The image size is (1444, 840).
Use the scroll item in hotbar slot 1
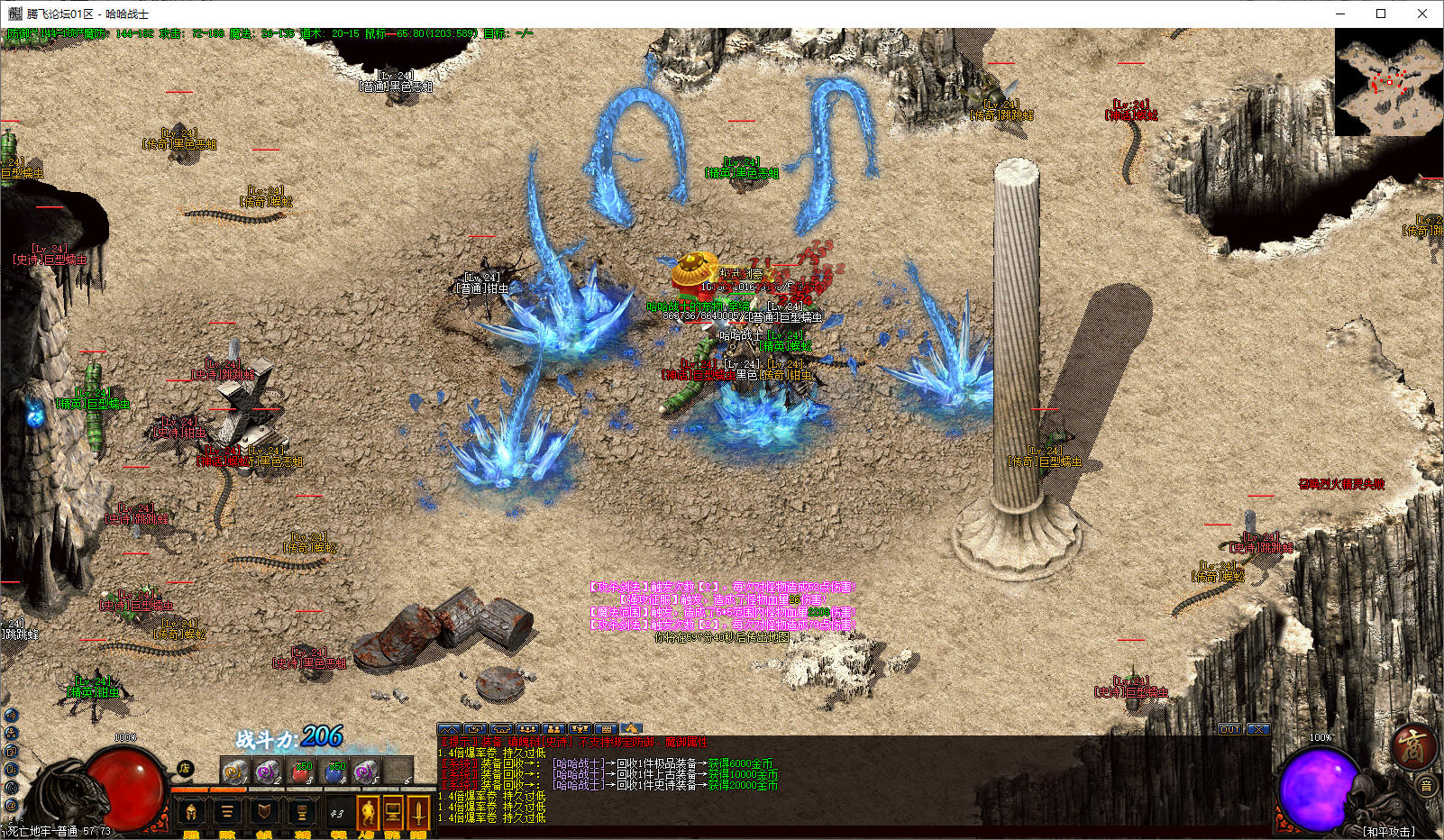click(234, 772)
